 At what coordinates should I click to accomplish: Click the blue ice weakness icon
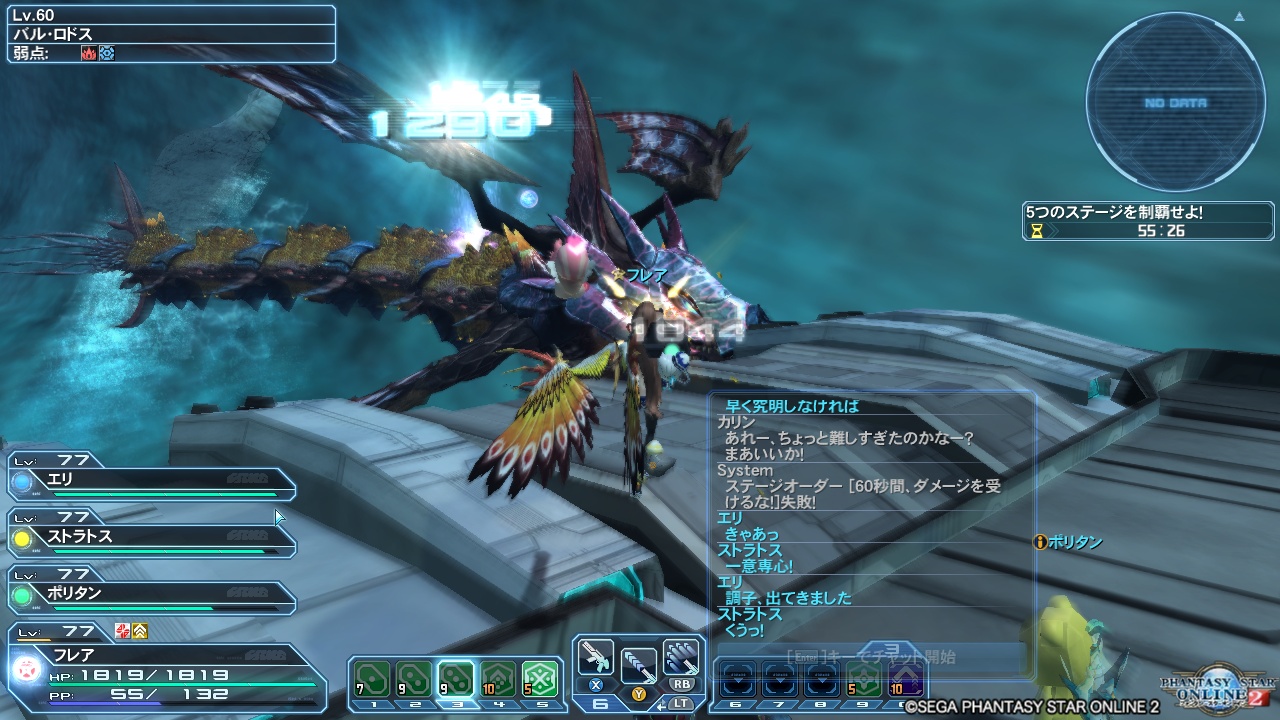click(107, 52)
